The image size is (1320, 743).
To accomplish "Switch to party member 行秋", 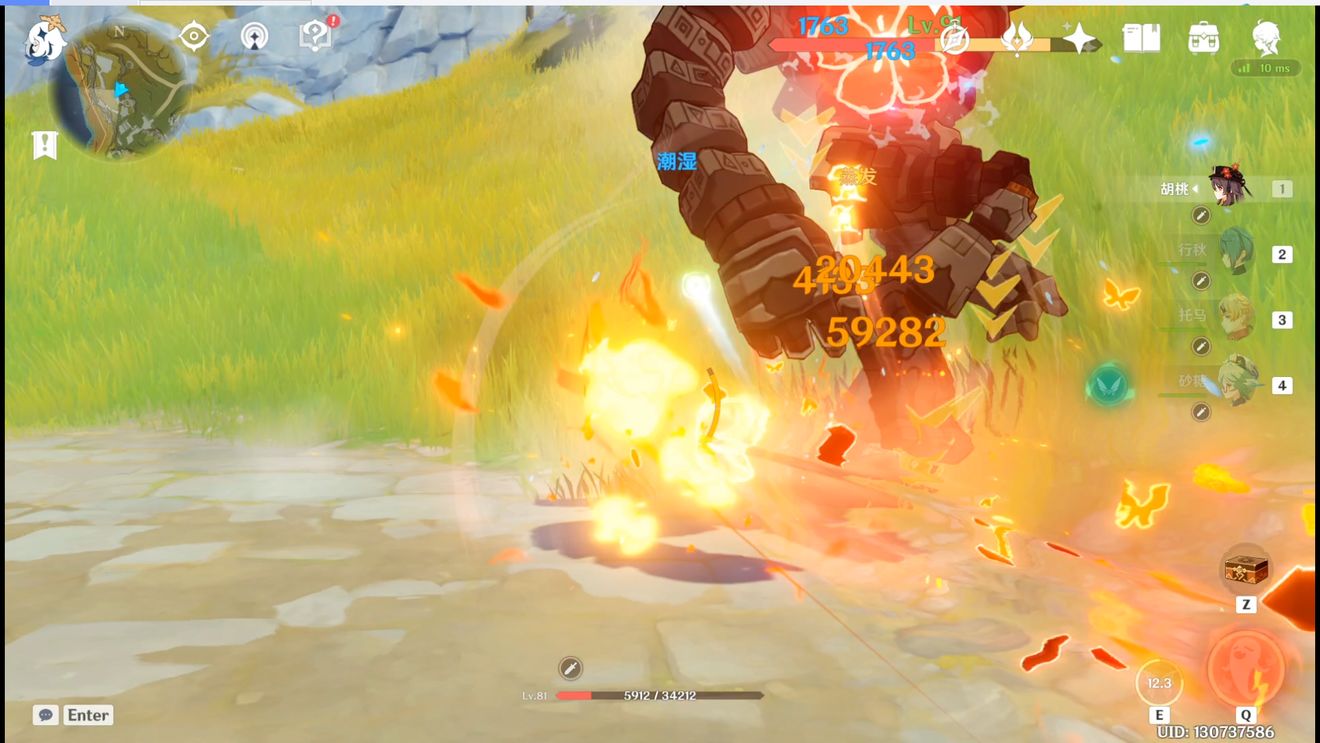I will point(1237,252).
